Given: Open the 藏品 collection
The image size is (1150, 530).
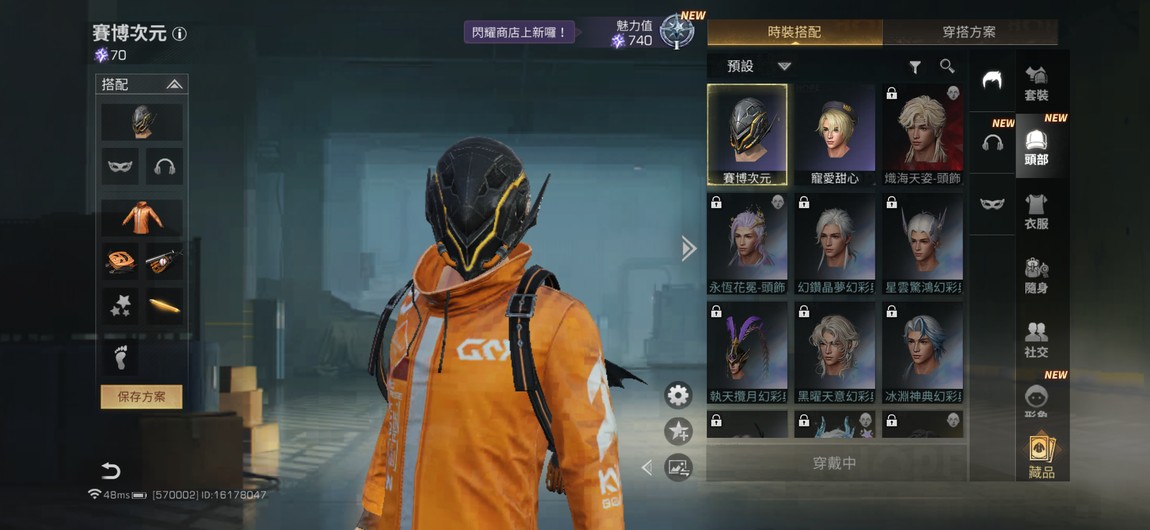Looking at the screenshot, I should (x=1041, y=457).
